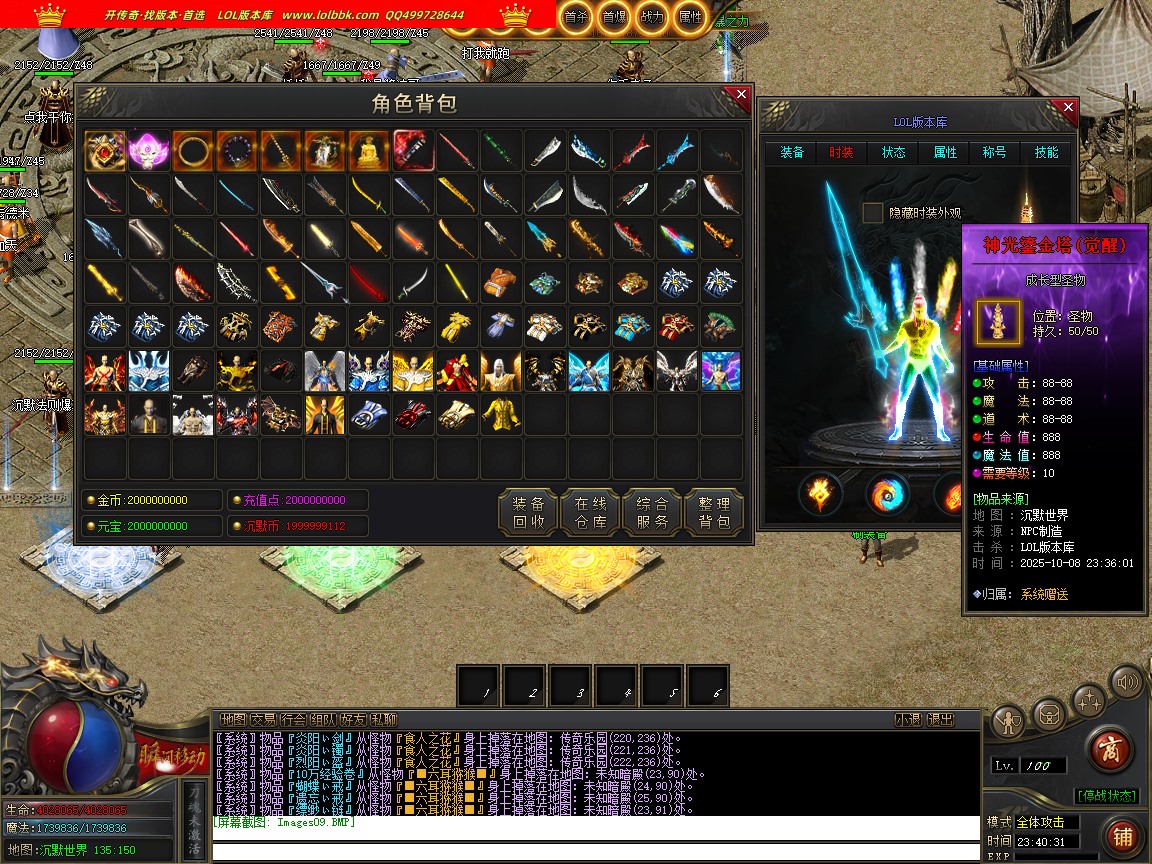Open the 称号 titles tab
The width and height of the screenshot is (1152, 864).
coord(994,153)
